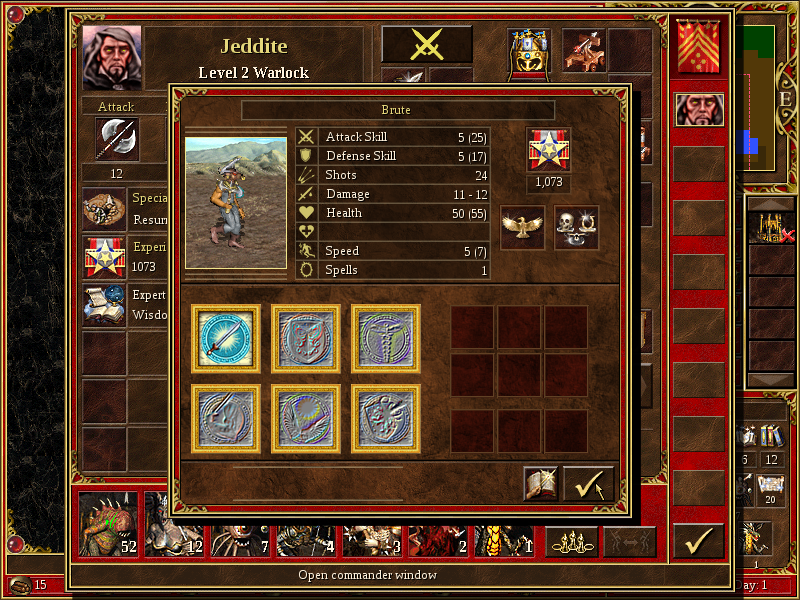Click the red and gold player banner

click(698, 46)
